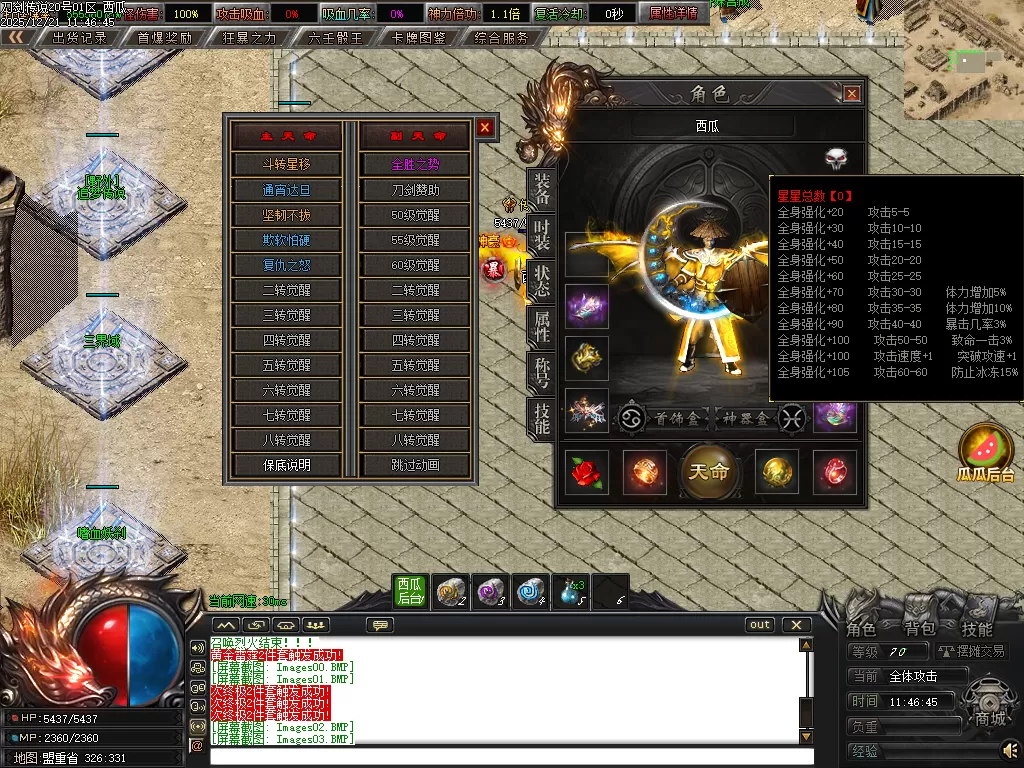Screen dimensions: 1024x768
Task: Open the round 天命 button
Action: pos(710,471)
